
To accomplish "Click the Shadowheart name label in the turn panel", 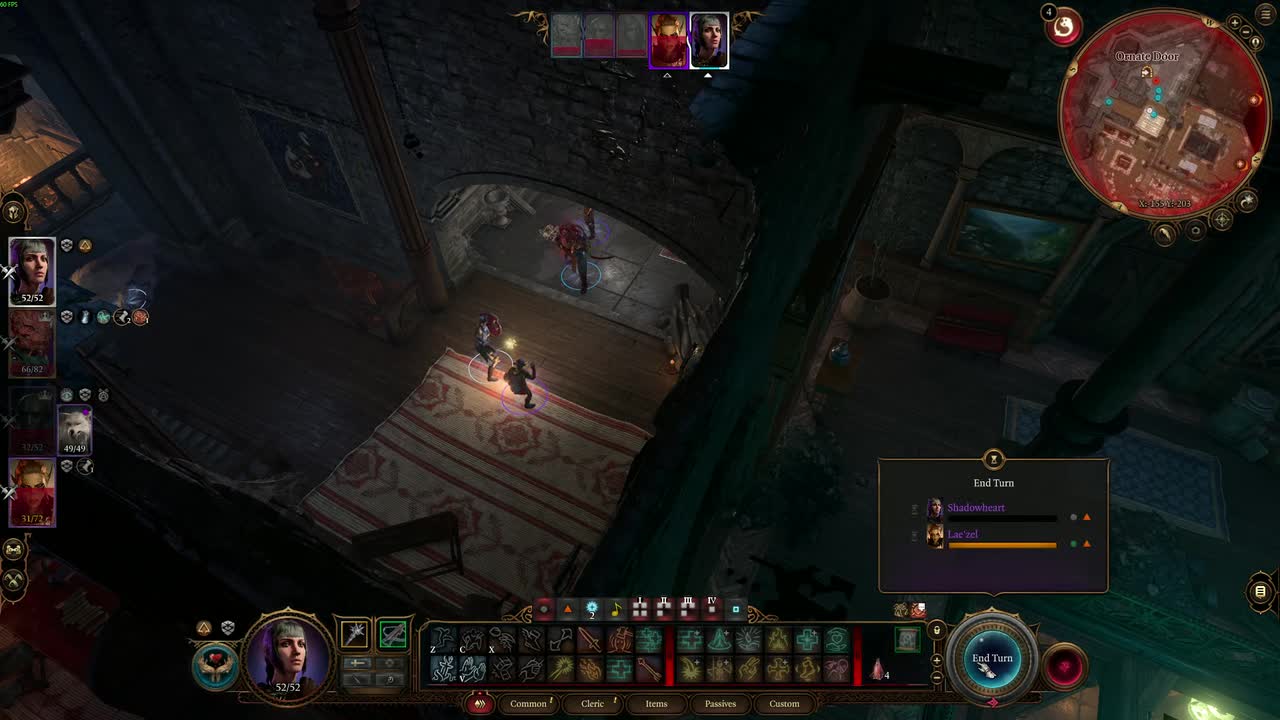I will click(977, 508).
